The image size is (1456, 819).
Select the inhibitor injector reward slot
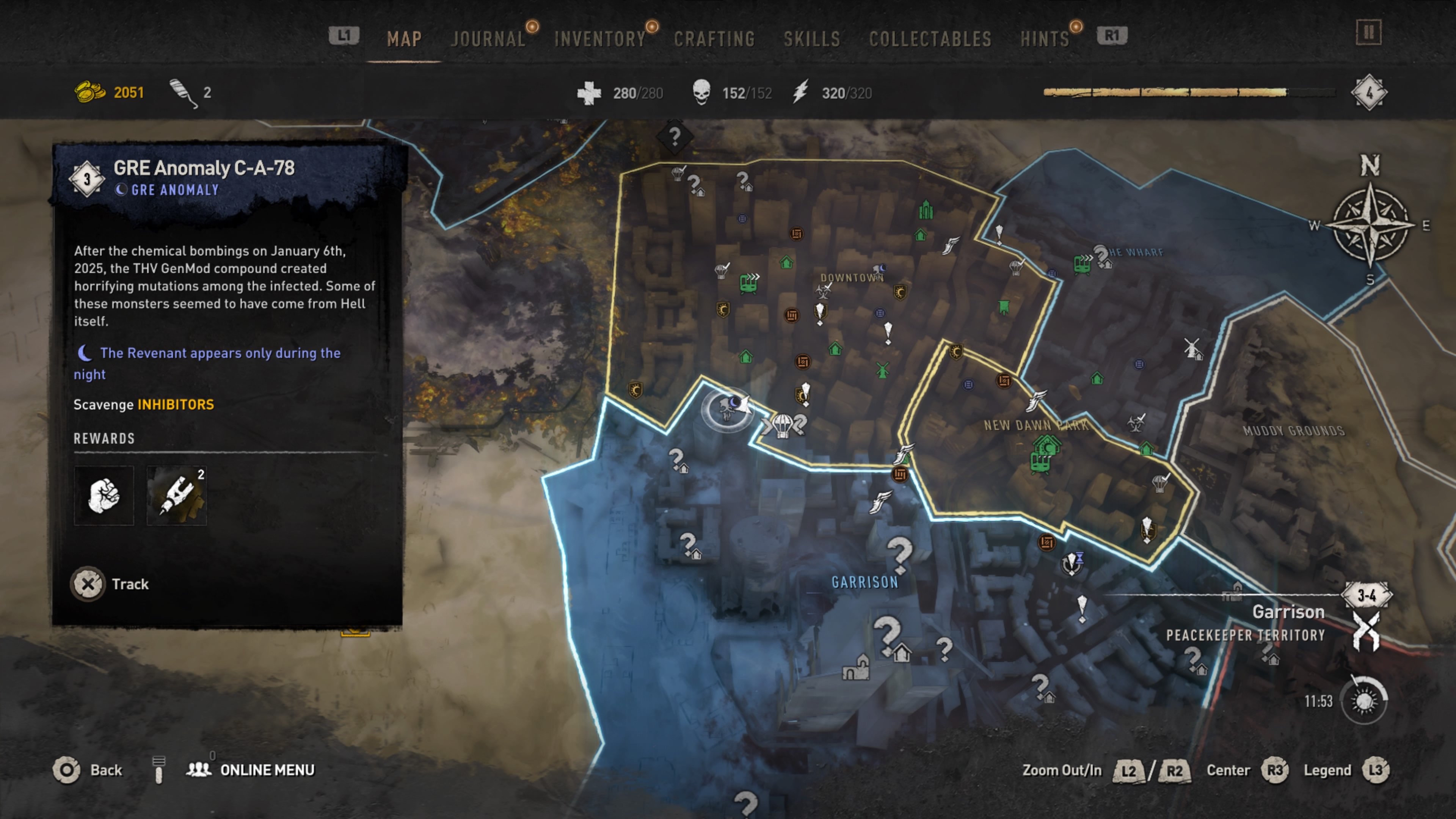[x=177, y=496]
